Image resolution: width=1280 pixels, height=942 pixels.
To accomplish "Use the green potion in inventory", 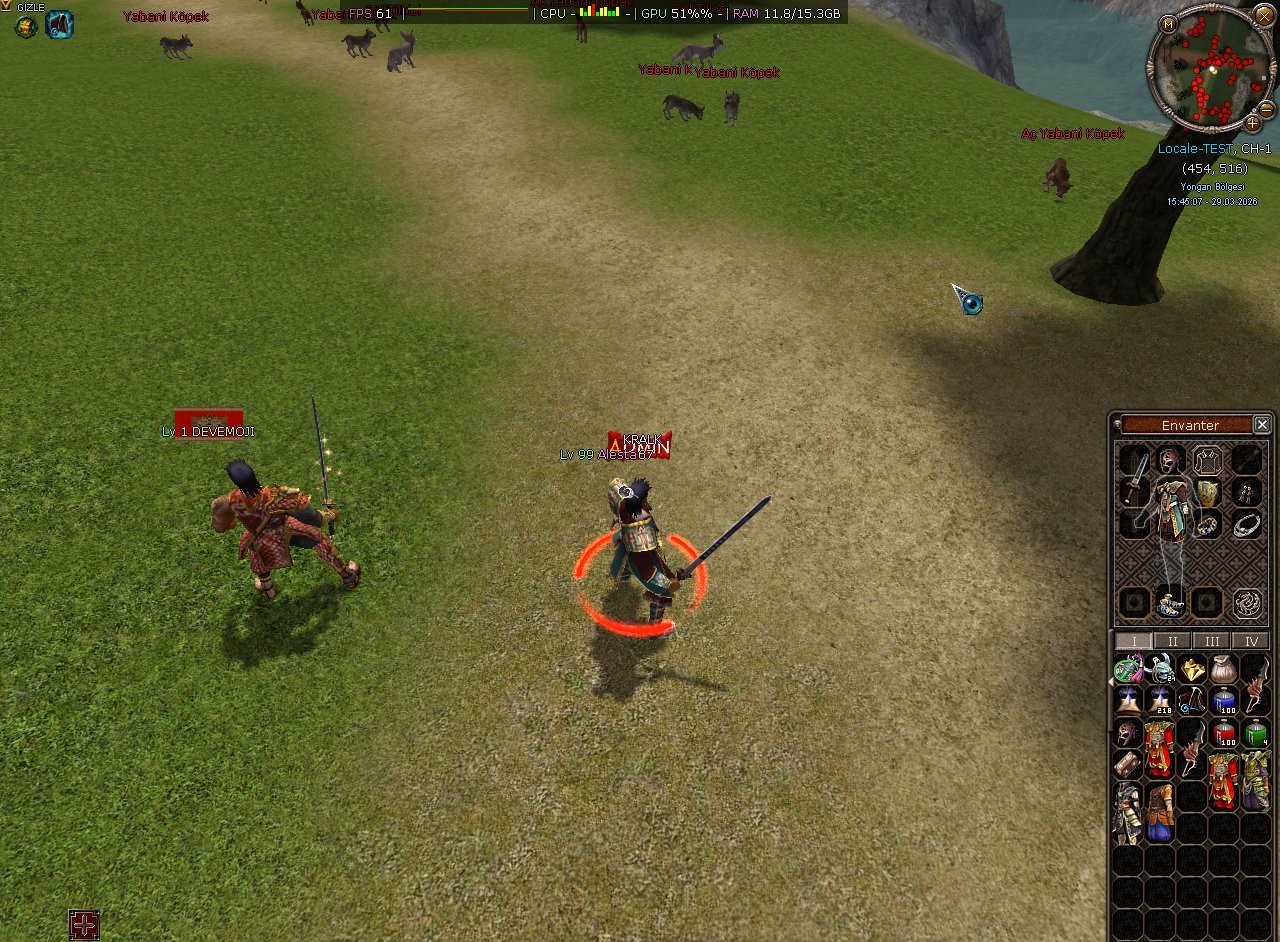I will click(x=1256, y=734).
